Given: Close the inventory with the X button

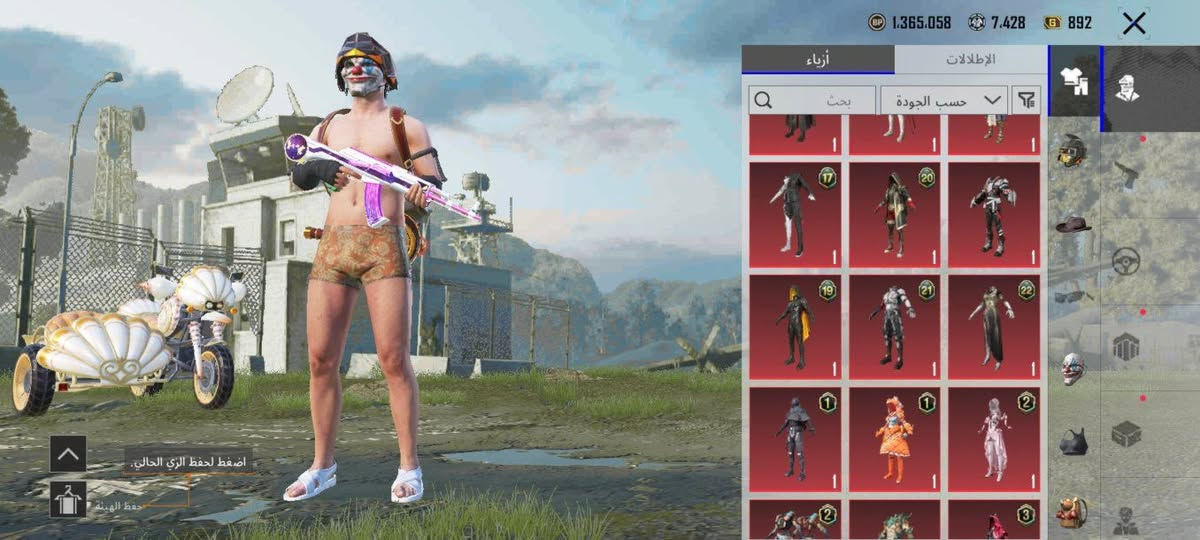Looking at the screenshot, I should (1134, 24).
